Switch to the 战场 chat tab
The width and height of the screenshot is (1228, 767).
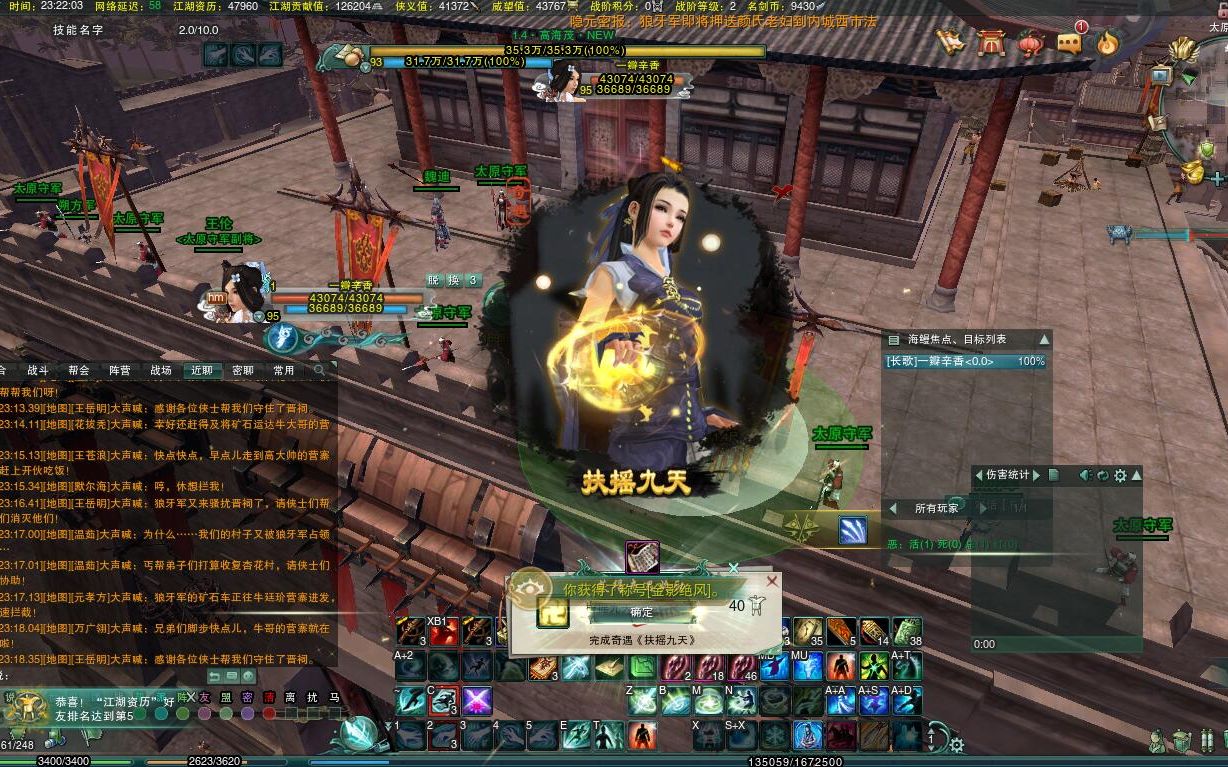tap(160, 370)
